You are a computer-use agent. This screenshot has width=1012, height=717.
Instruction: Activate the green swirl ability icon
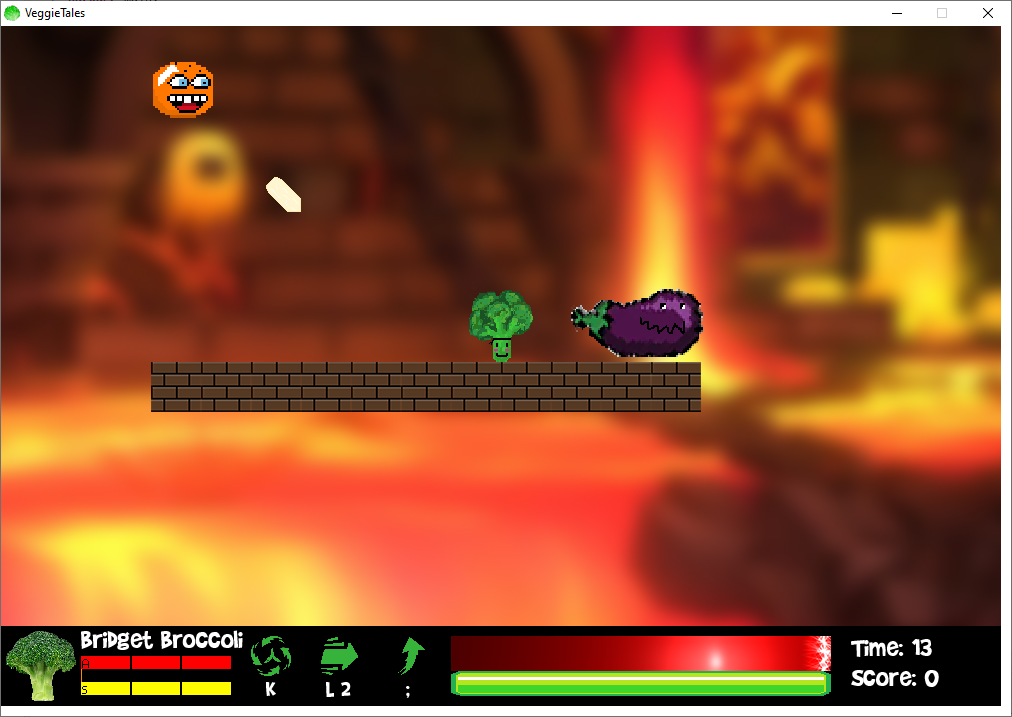(270, 656)
